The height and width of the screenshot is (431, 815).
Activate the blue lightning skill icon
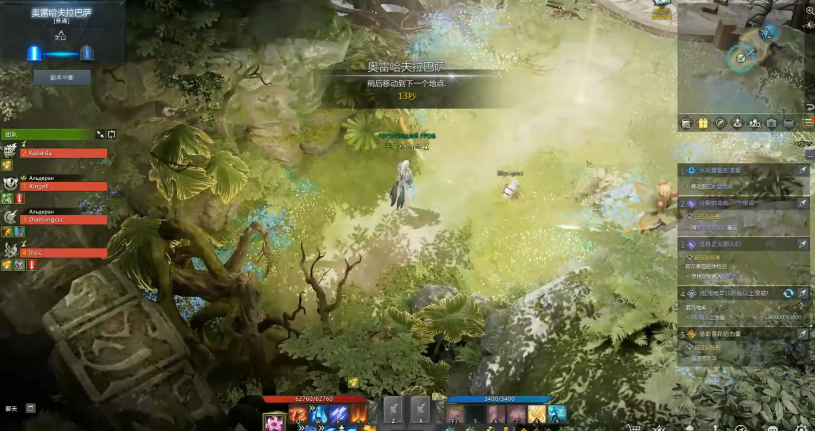(x=319, y=413)
